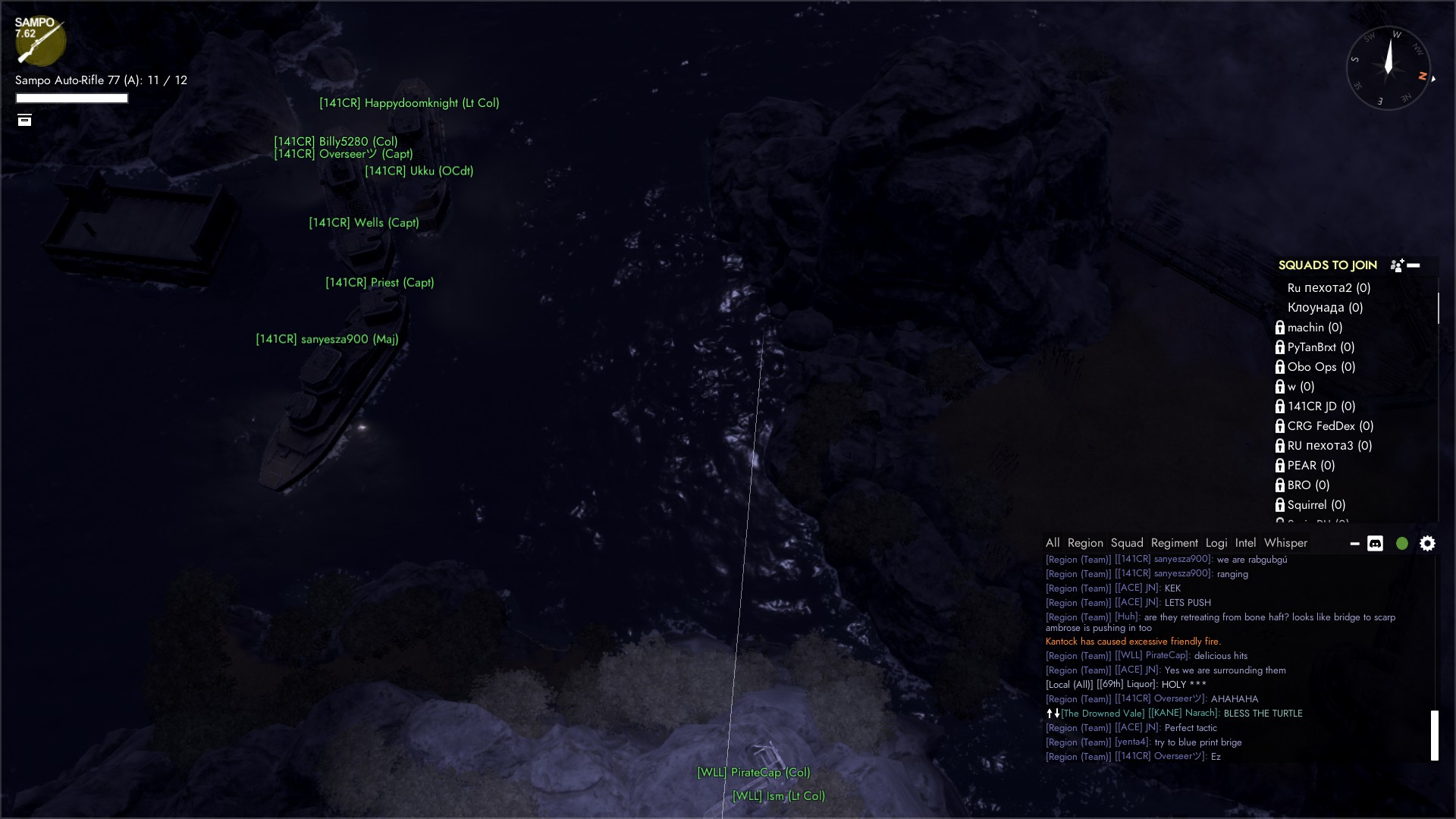Click the Discord icon in chat bar

point(1375,544)
